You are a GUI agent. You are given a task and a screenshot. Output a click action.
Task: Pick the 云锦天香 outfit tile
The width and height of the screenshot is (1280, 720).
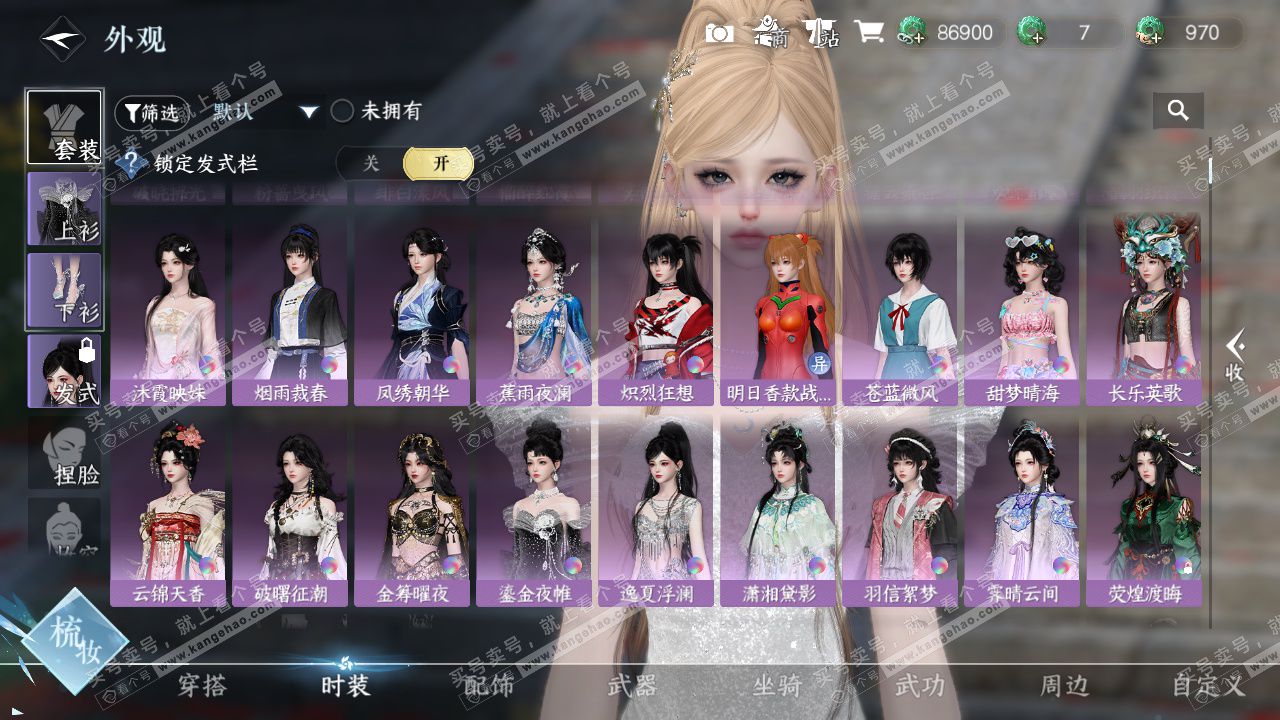point(168,510)
